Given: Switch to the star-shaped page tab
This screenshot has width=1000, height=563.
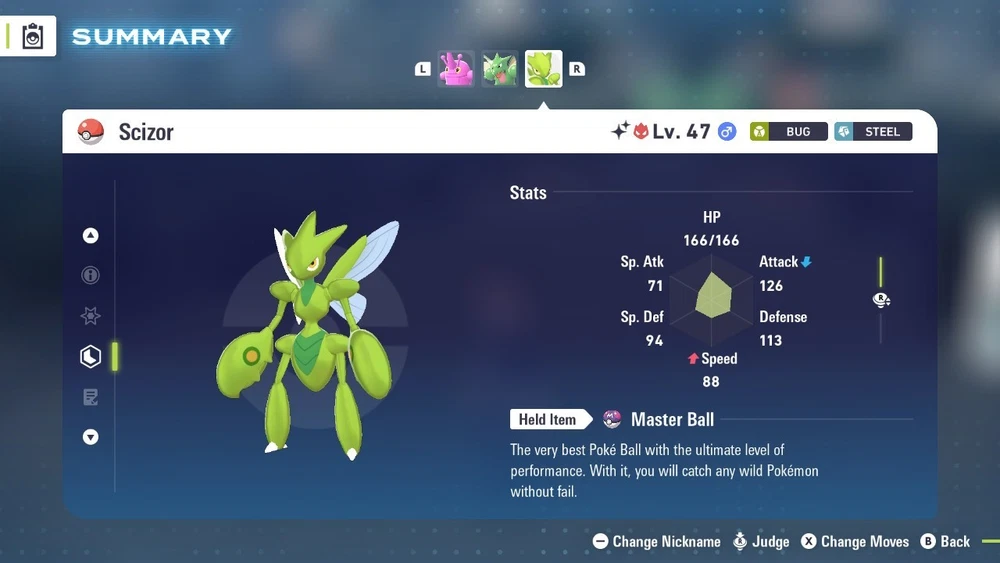Looking at the screenshot, I should click(91, 316).
